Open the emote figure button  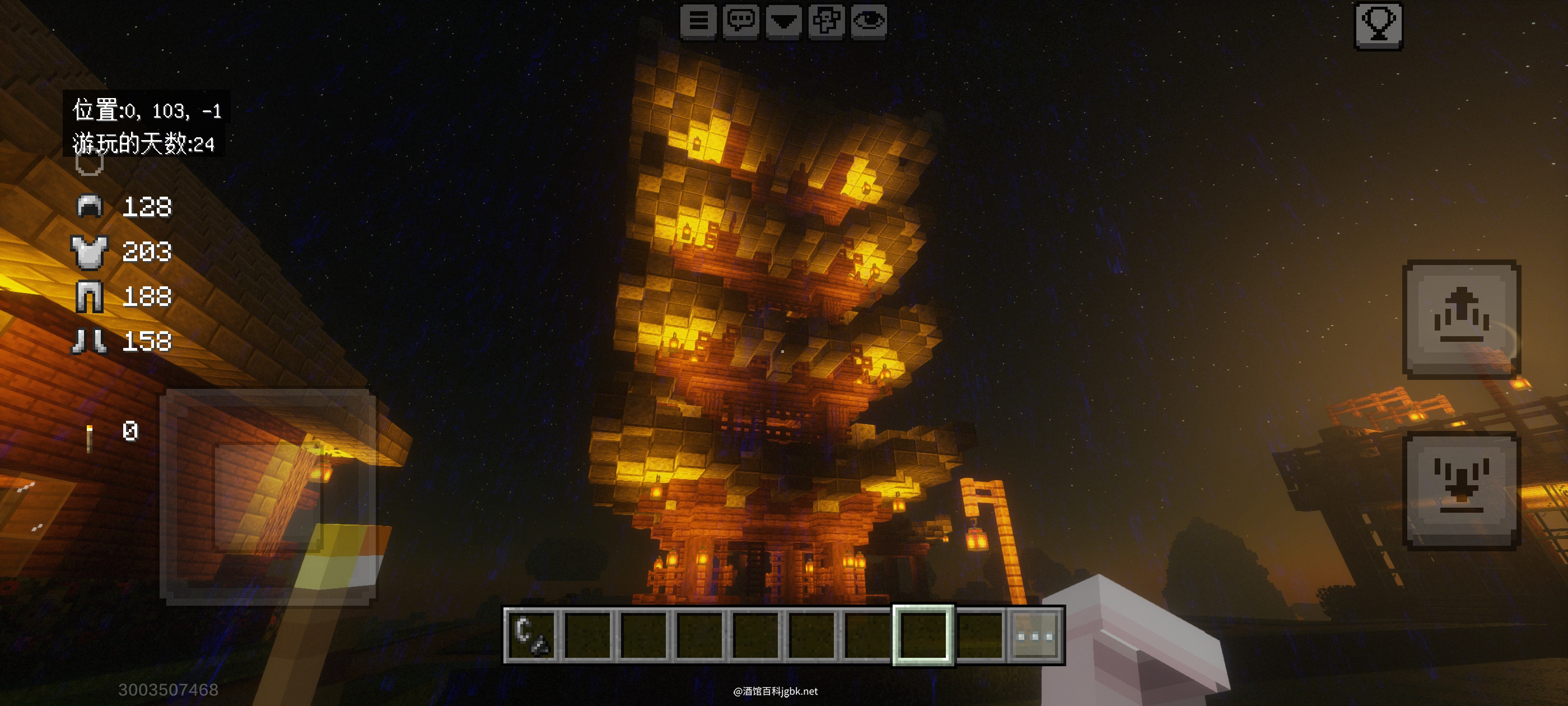coord(826,21)
